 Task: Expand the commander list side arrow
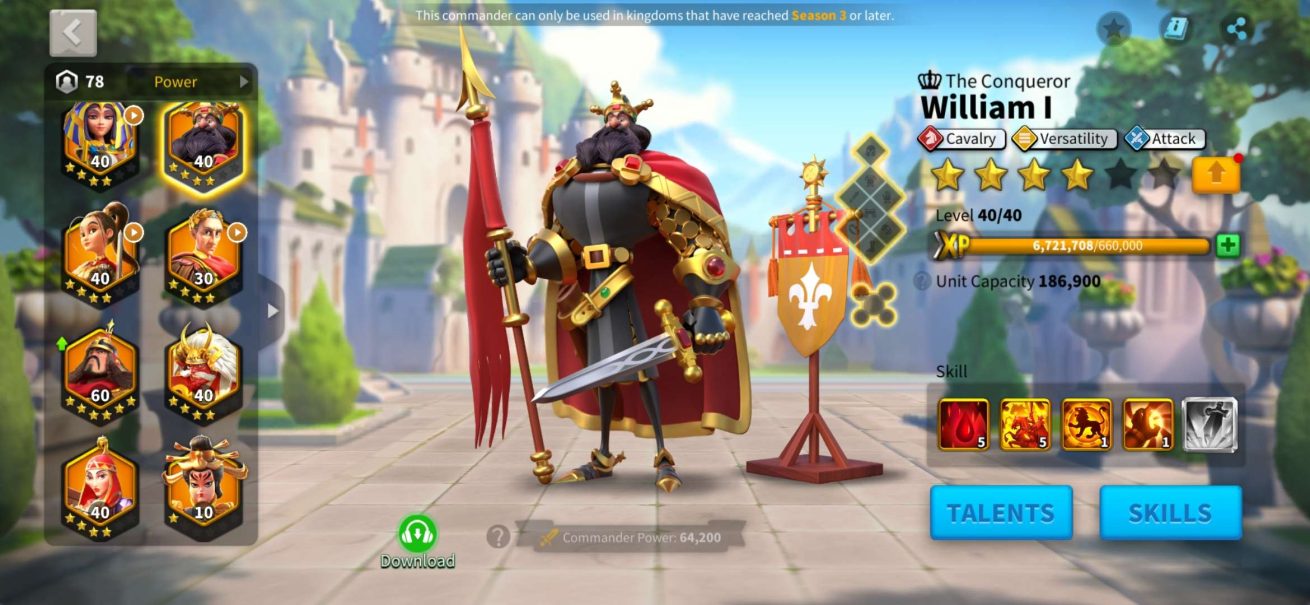click(x=272, y=311)
